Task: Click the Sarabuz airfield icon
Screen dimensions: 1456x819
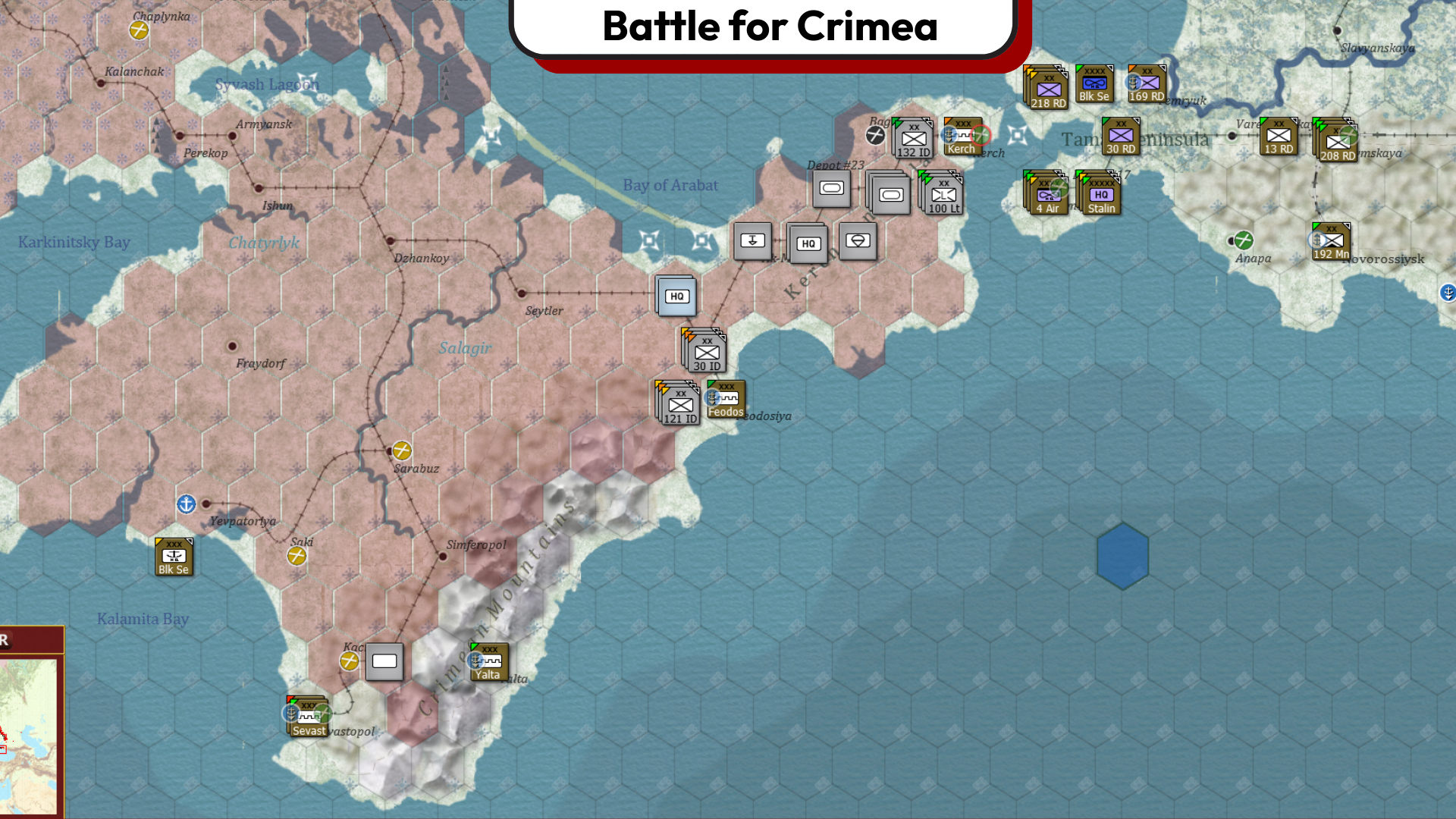Action: coord(401,448)
